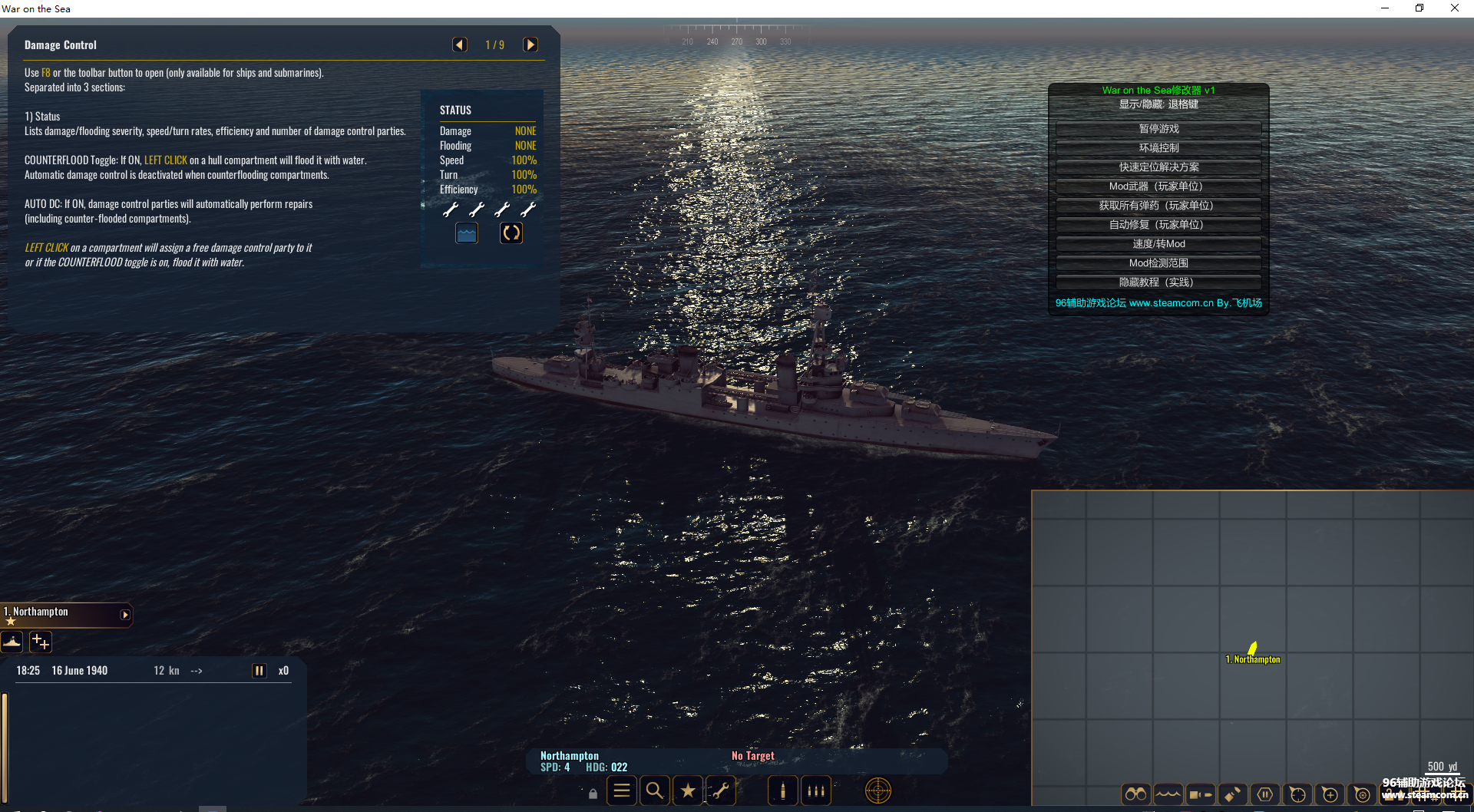Open damage control via the wrench button

click(721, 791)
